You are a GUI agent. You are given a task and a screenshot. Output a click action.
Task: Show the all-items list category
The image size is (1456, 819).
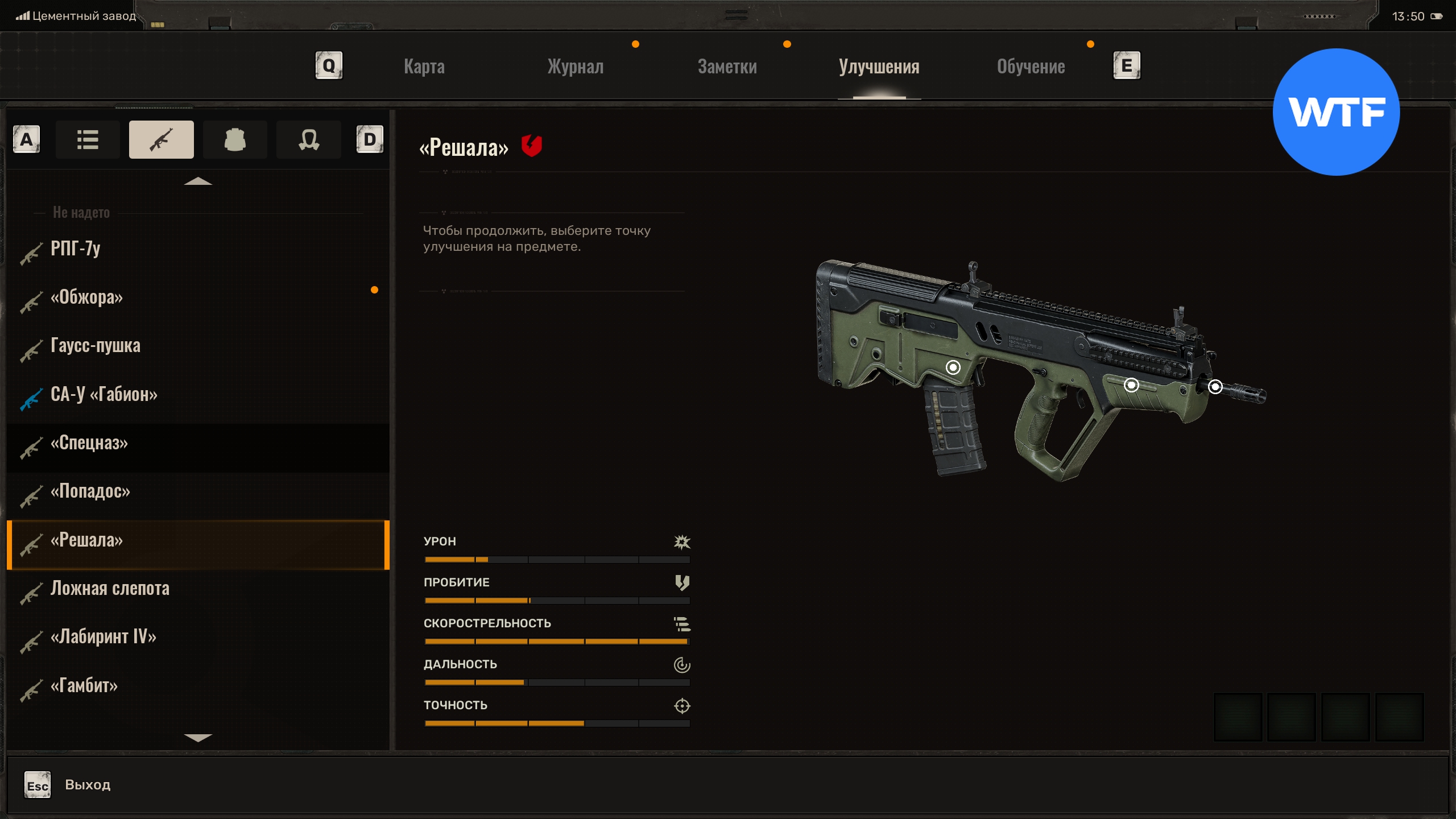pyautogui.click(x=88, y=139)
